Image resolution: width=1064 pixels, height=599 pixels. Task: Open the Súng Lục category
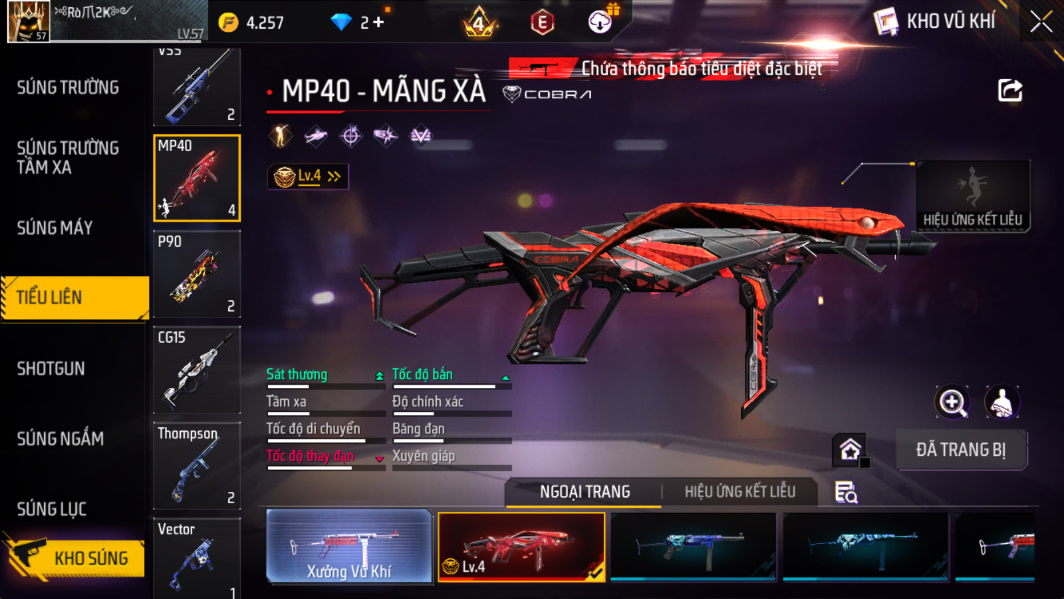point(52,510)
